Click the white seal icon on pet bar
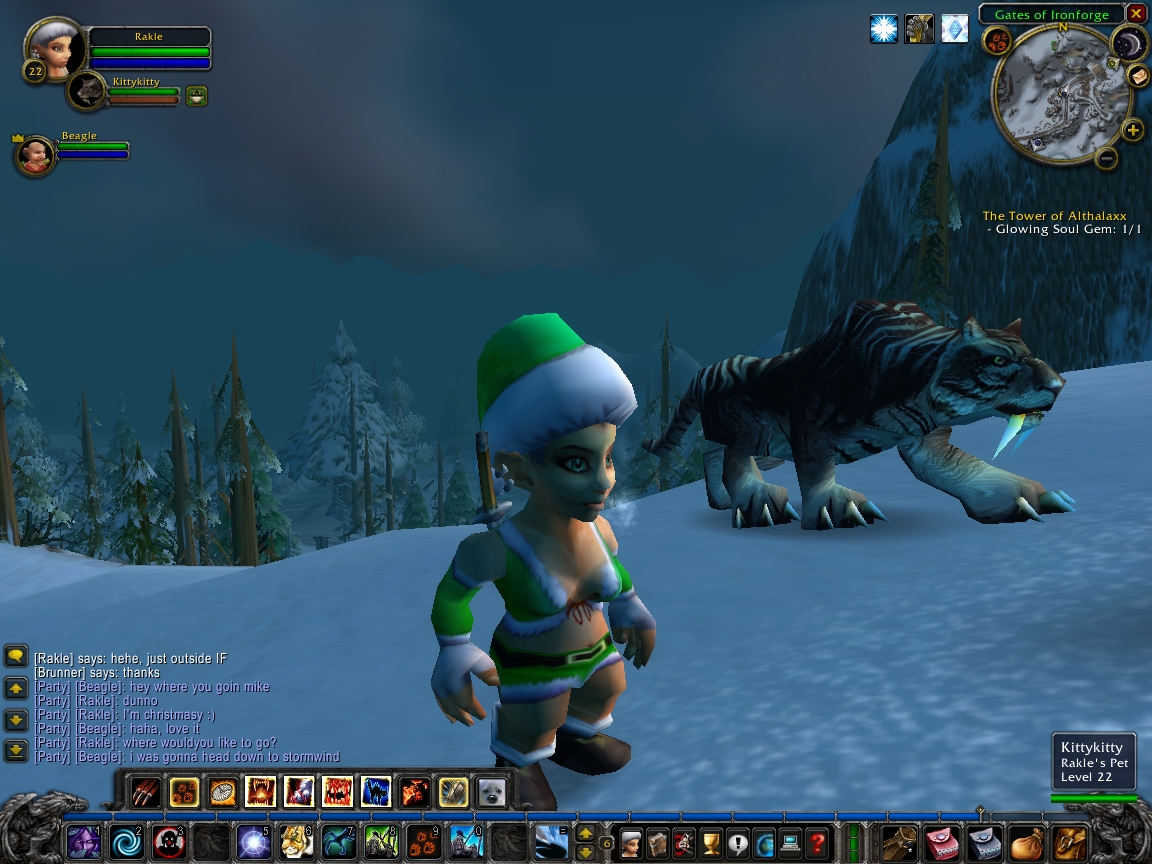 click(x=490, y=792)
